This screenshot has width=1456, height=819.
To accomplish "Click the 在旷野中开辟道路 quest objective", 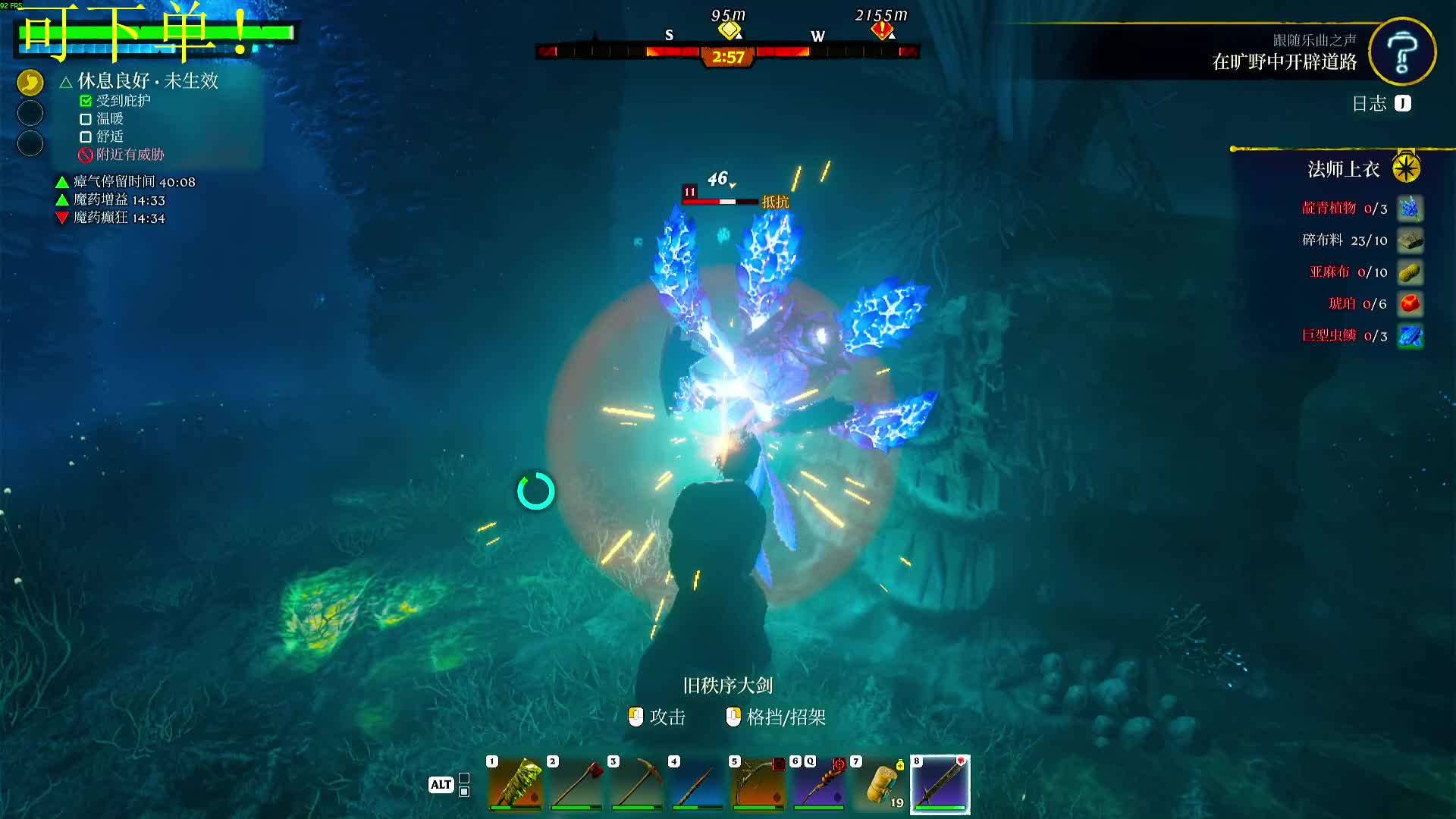I will pyautogui.click(x=1284, y=62).
